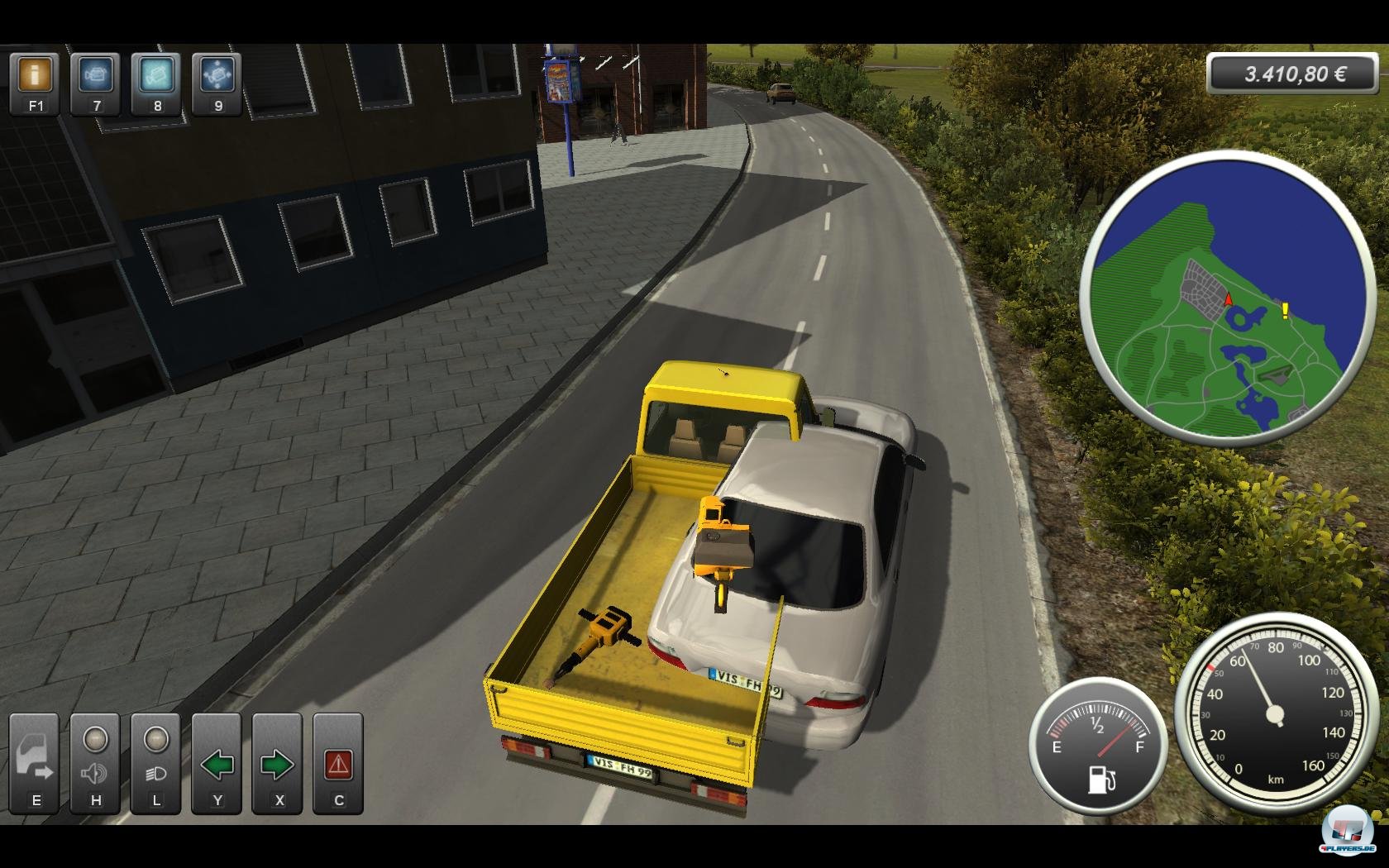Activate the red hazard warning lights
This screenshot has height=868, width=1389.
pyautogui.click(x=337, y=764)
